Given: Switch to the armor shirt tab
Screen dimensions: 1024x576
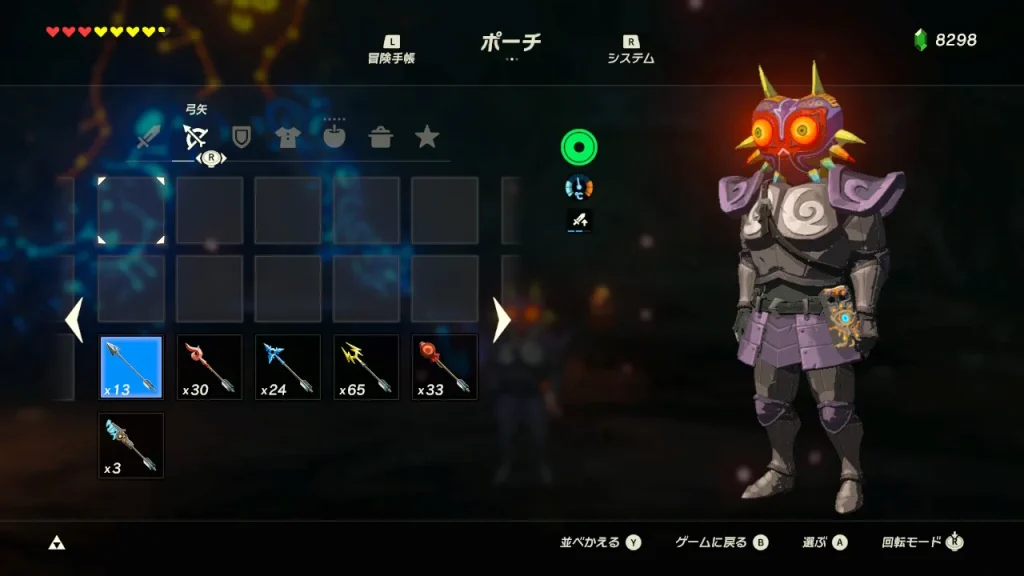Looking at the screenshot, I should tap(288, 137).
